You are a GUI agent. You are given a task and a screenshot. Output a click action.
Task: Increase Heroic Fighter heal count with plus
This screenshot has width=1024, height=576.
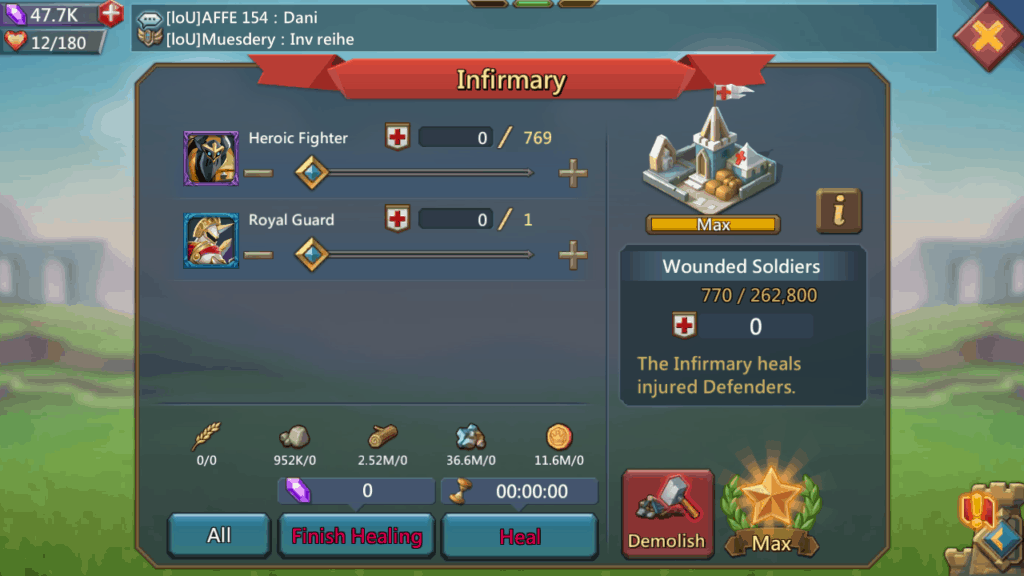pyautogui.click(x=573, y=173)
